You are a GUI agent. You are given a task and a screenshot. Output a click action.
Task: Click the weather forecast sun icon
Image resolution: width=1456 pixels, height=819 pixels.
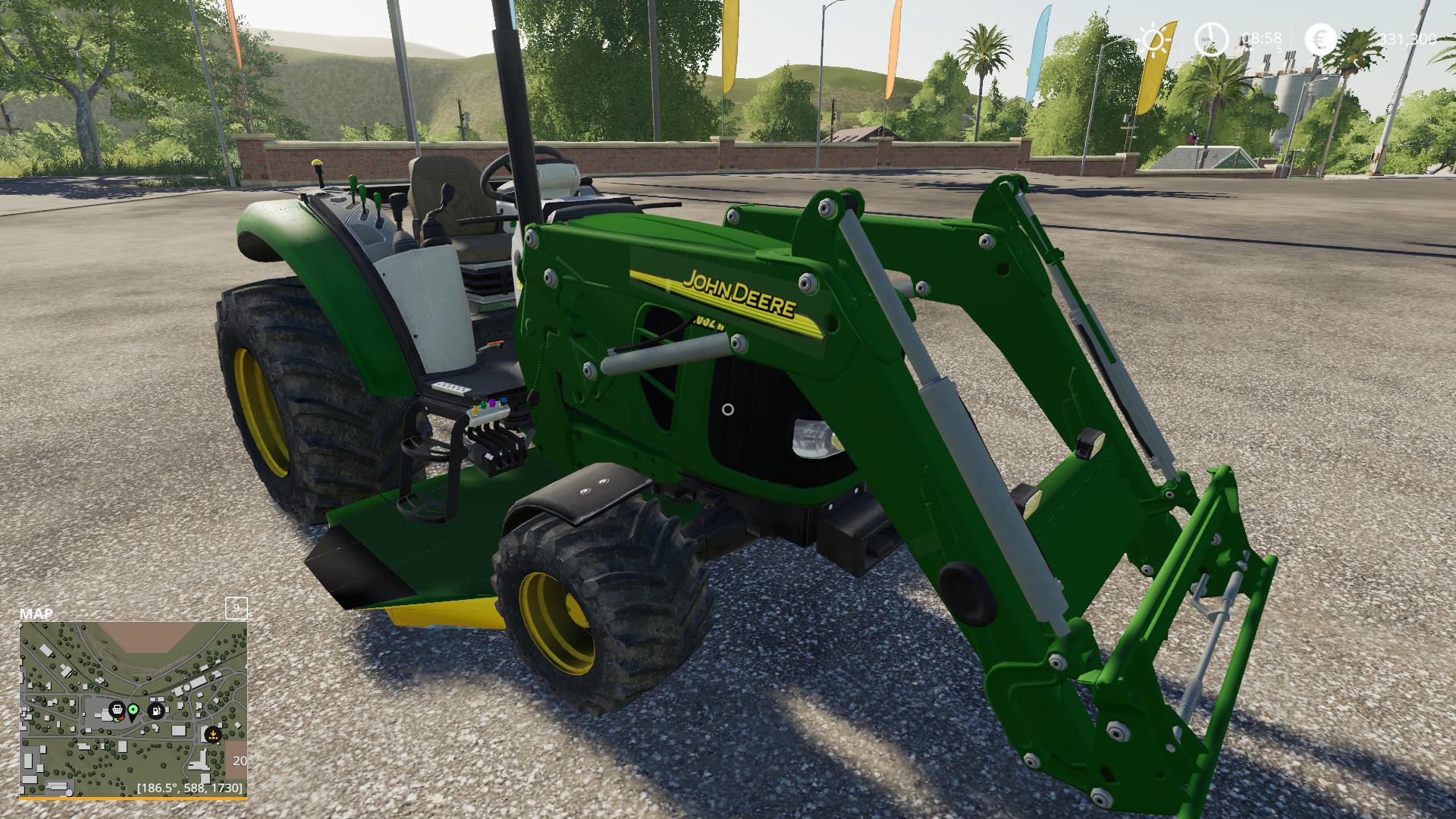pos(1152,39)
